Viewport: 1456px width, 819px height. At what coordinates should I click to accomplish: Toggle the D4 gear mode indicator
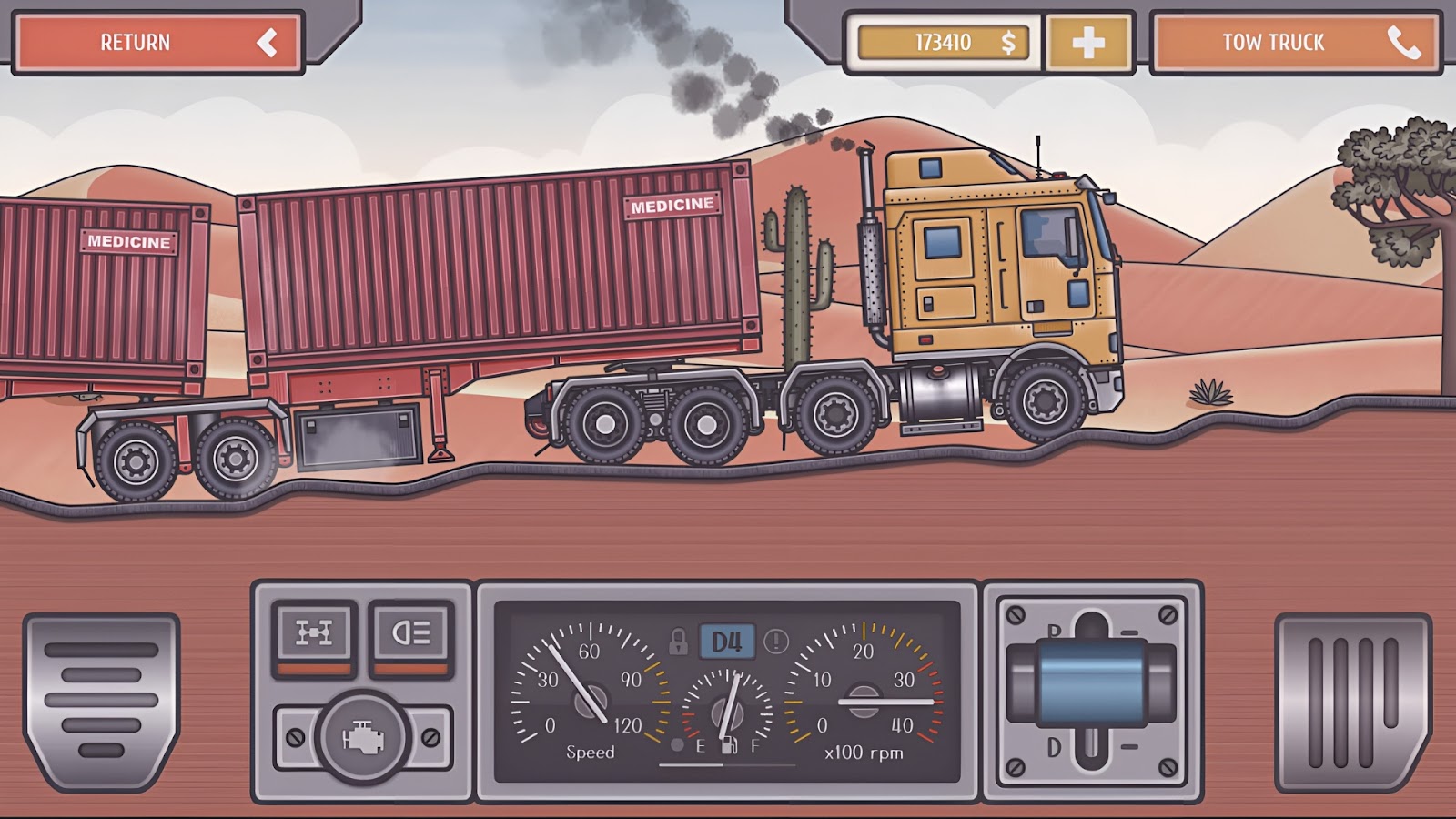point(727,641)
